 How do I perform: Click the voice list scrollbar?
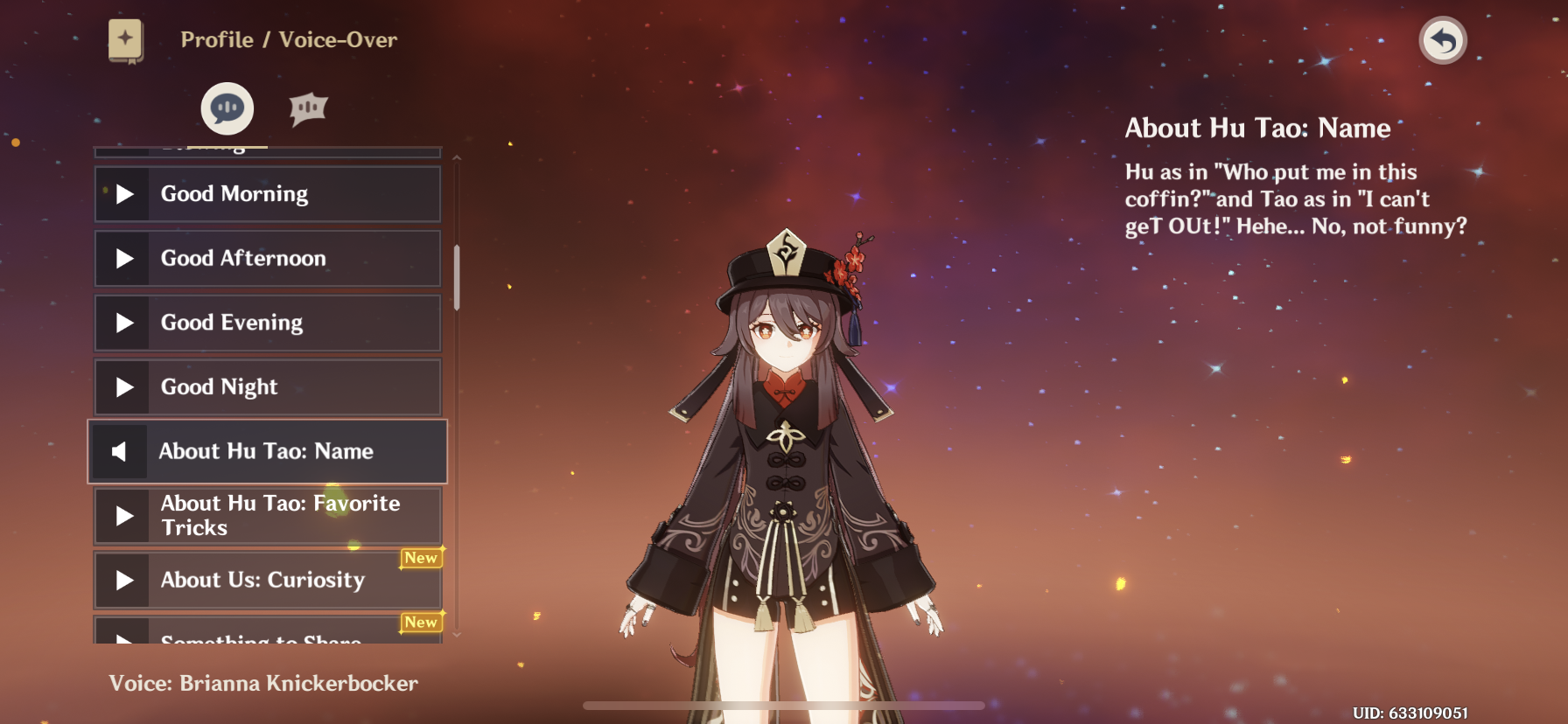457,277
